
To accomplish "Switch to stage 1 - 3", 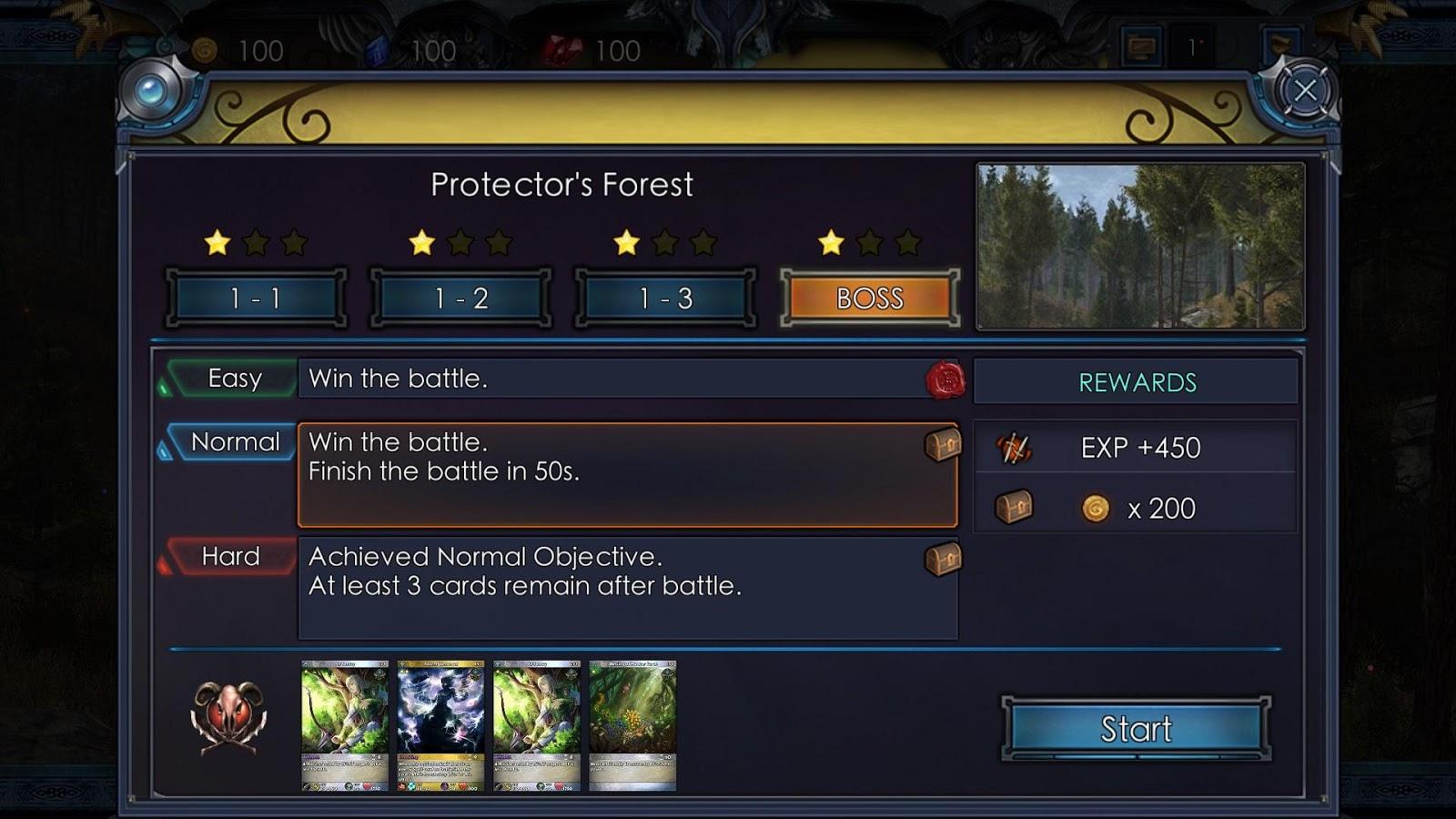I will [x=665, y=298].
